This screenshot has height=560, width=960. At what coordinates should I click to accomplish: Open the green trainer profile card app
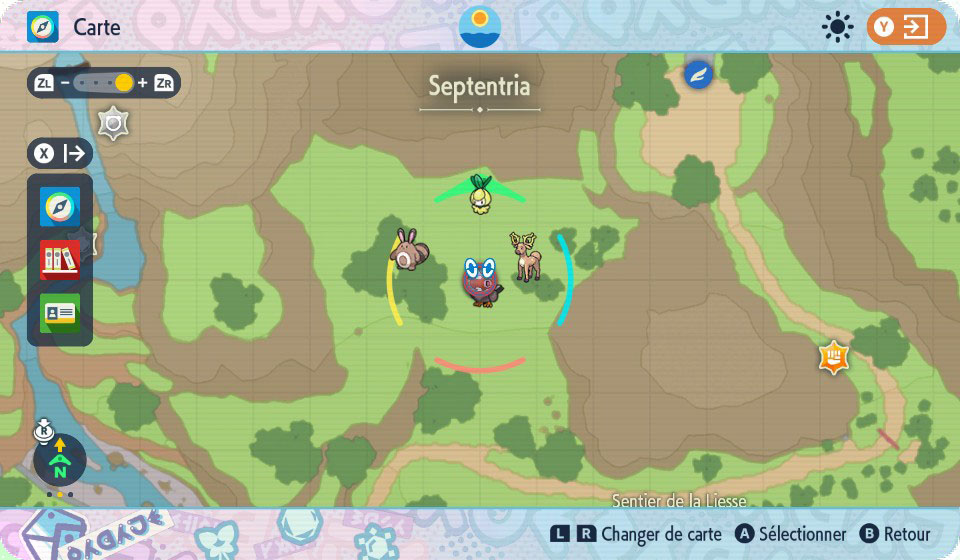point(60,313)
